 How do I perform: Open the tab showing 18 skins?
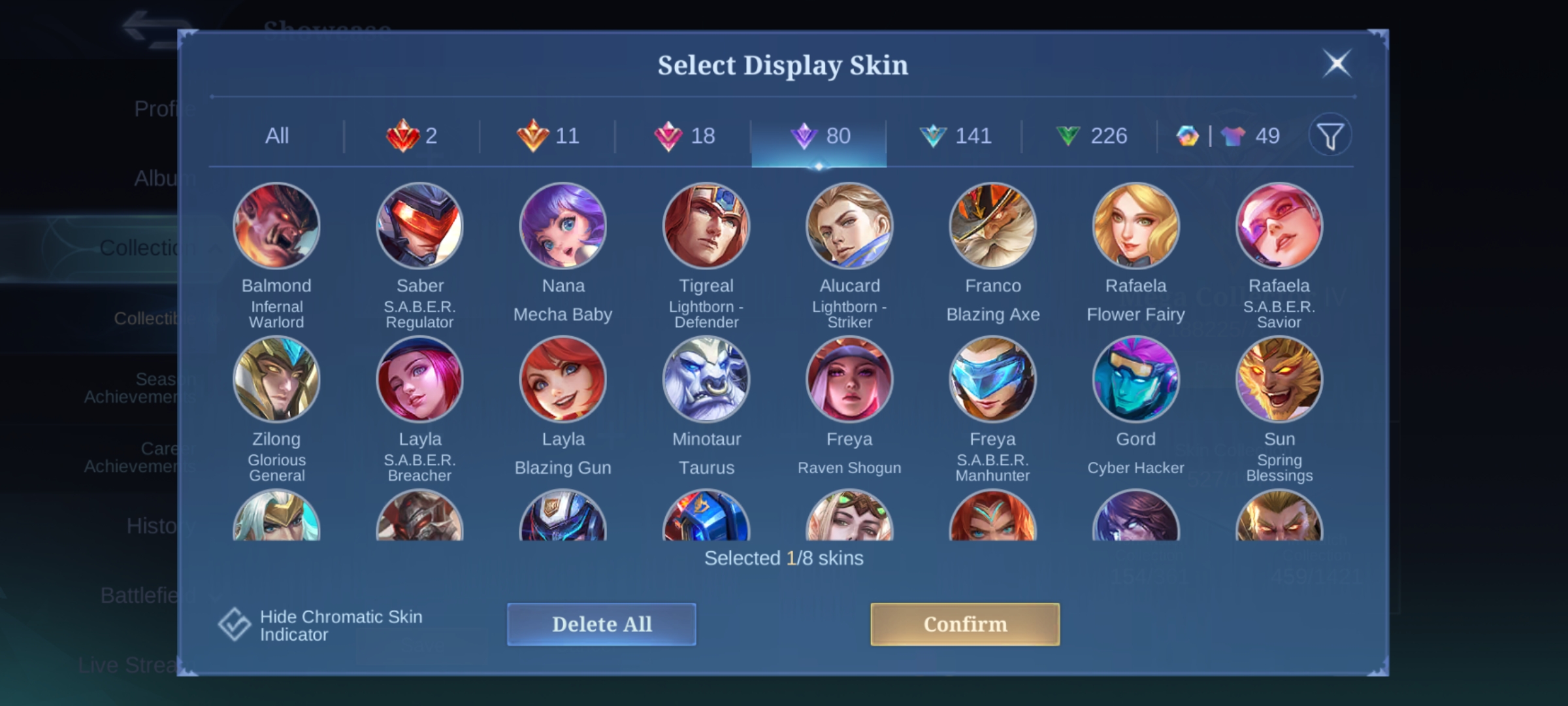pos(684,136)
